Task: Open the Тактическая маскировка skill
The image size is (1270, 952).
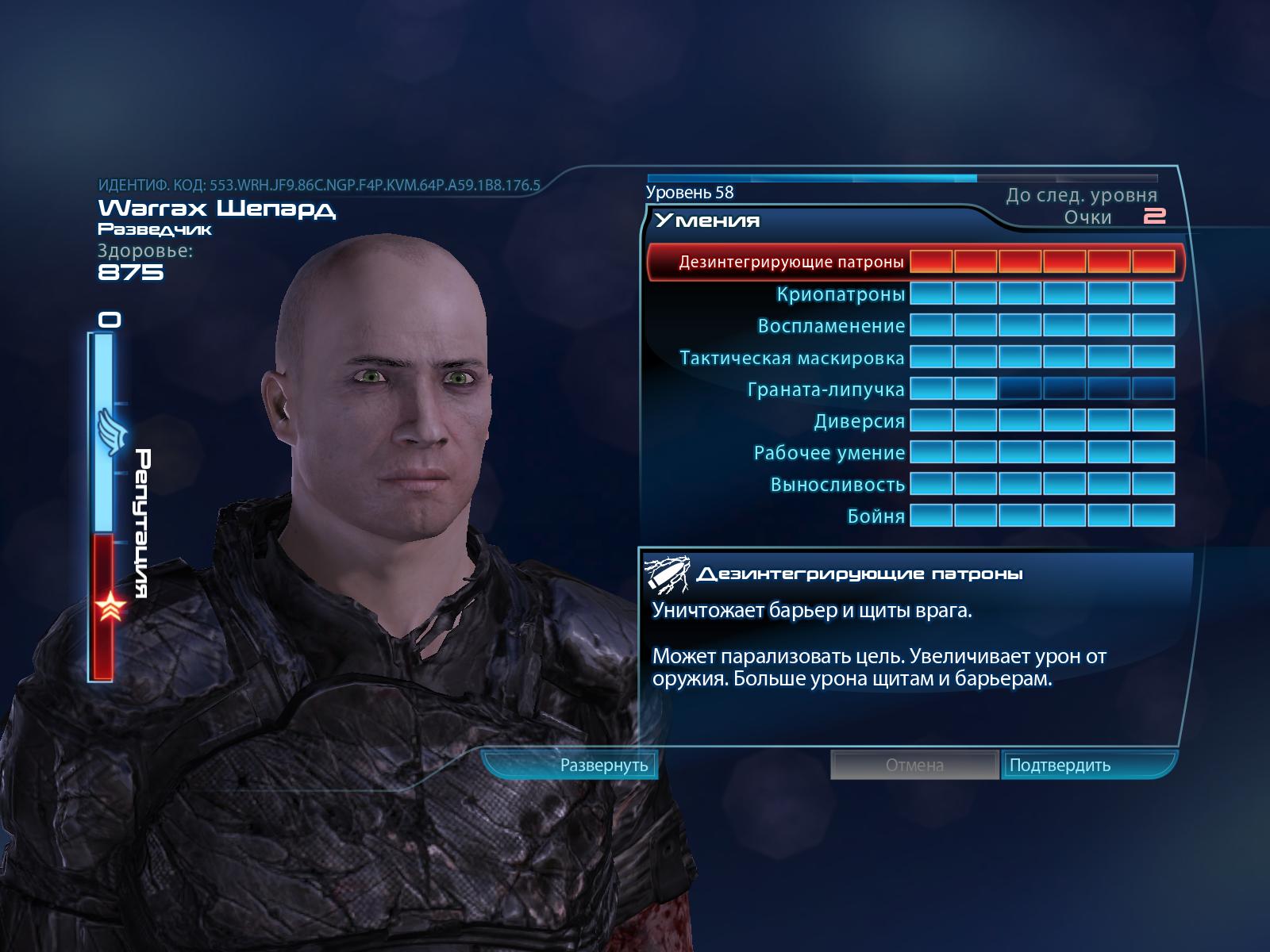Action: [x=791, y=358]
